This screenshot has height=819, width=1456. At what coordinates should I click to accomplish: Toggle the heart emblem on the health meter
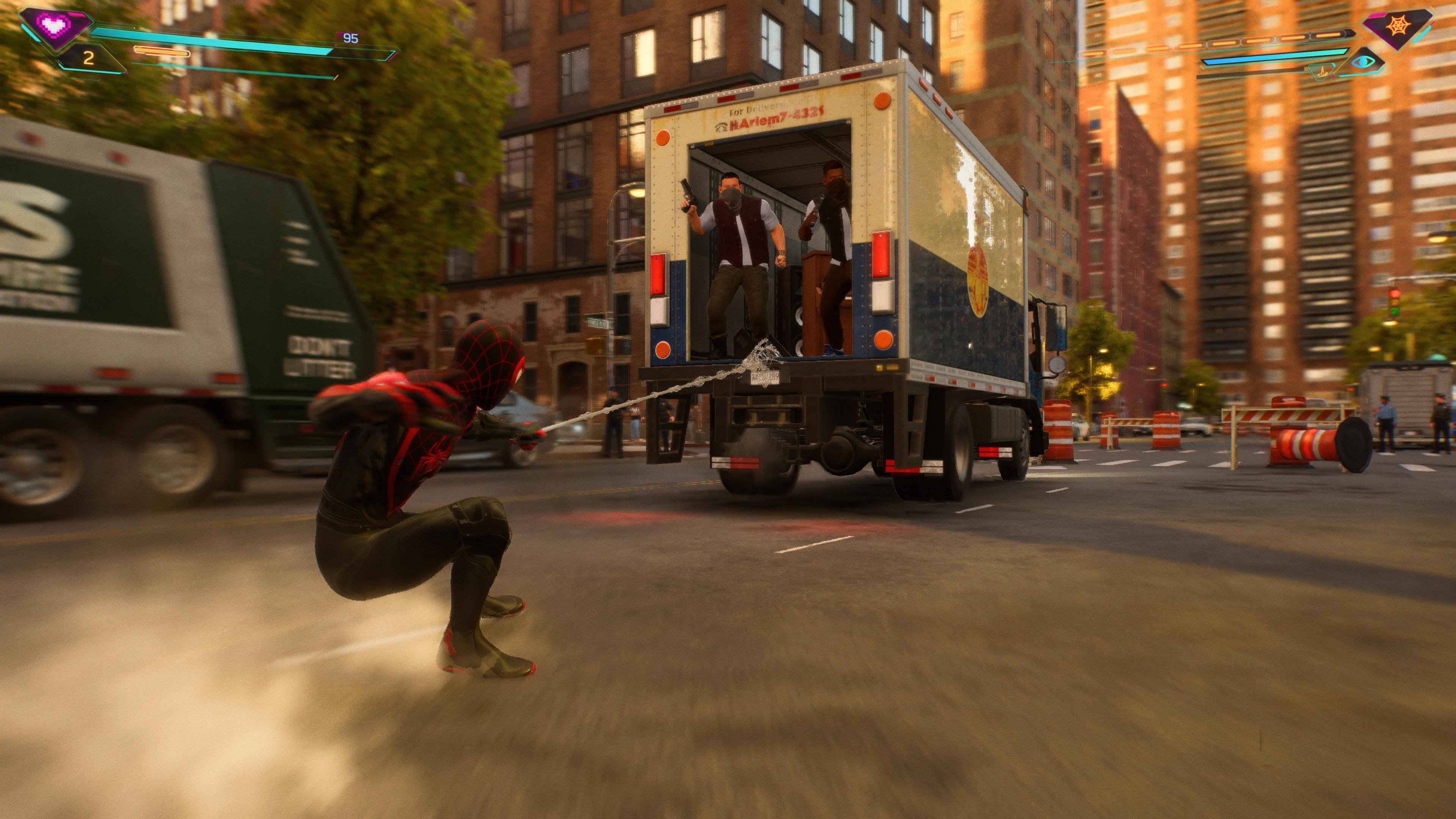click(x=54, y=25)
